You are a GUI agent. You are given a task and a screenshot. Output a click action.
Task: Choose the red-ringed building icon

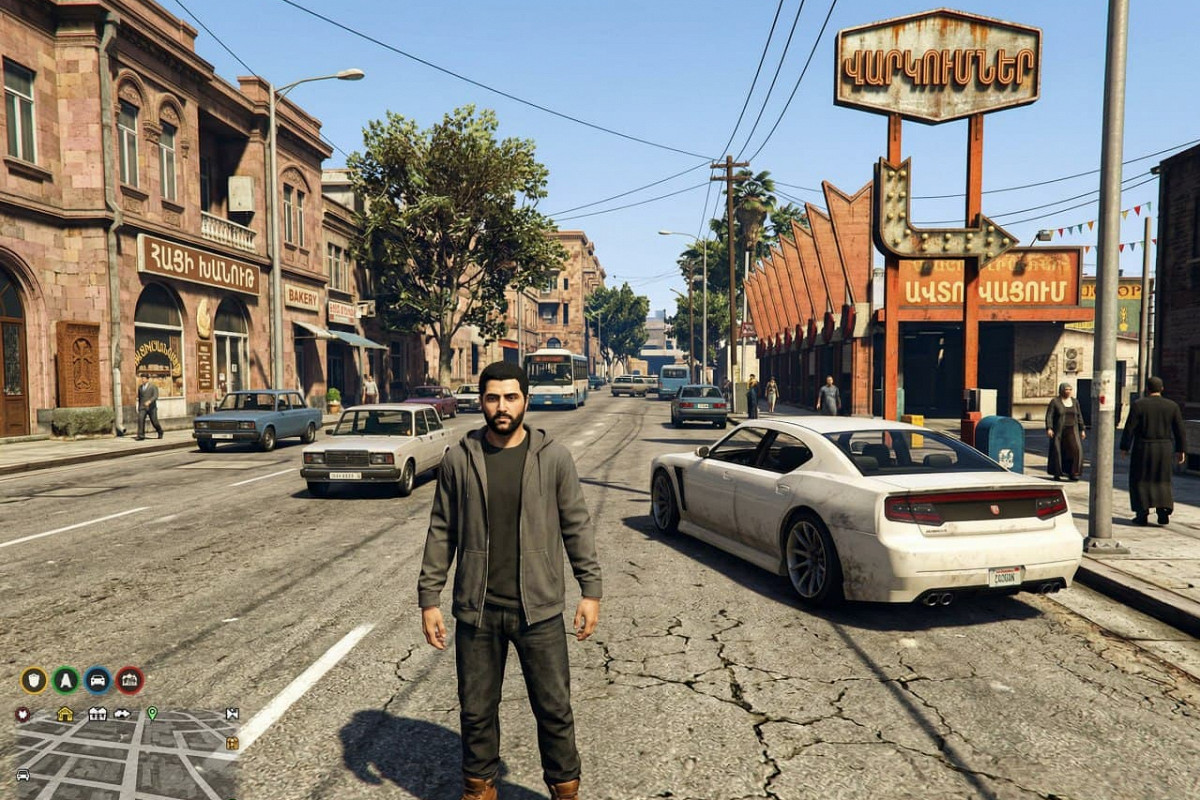(129, 680)
